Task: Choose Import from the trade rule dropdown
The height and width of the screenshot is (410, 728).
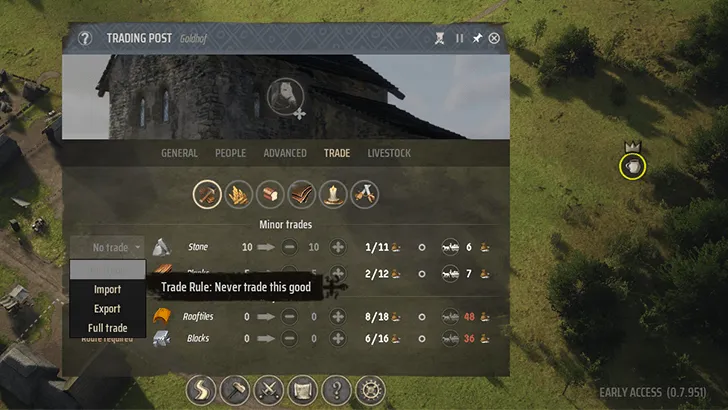Action: [107, 290]
